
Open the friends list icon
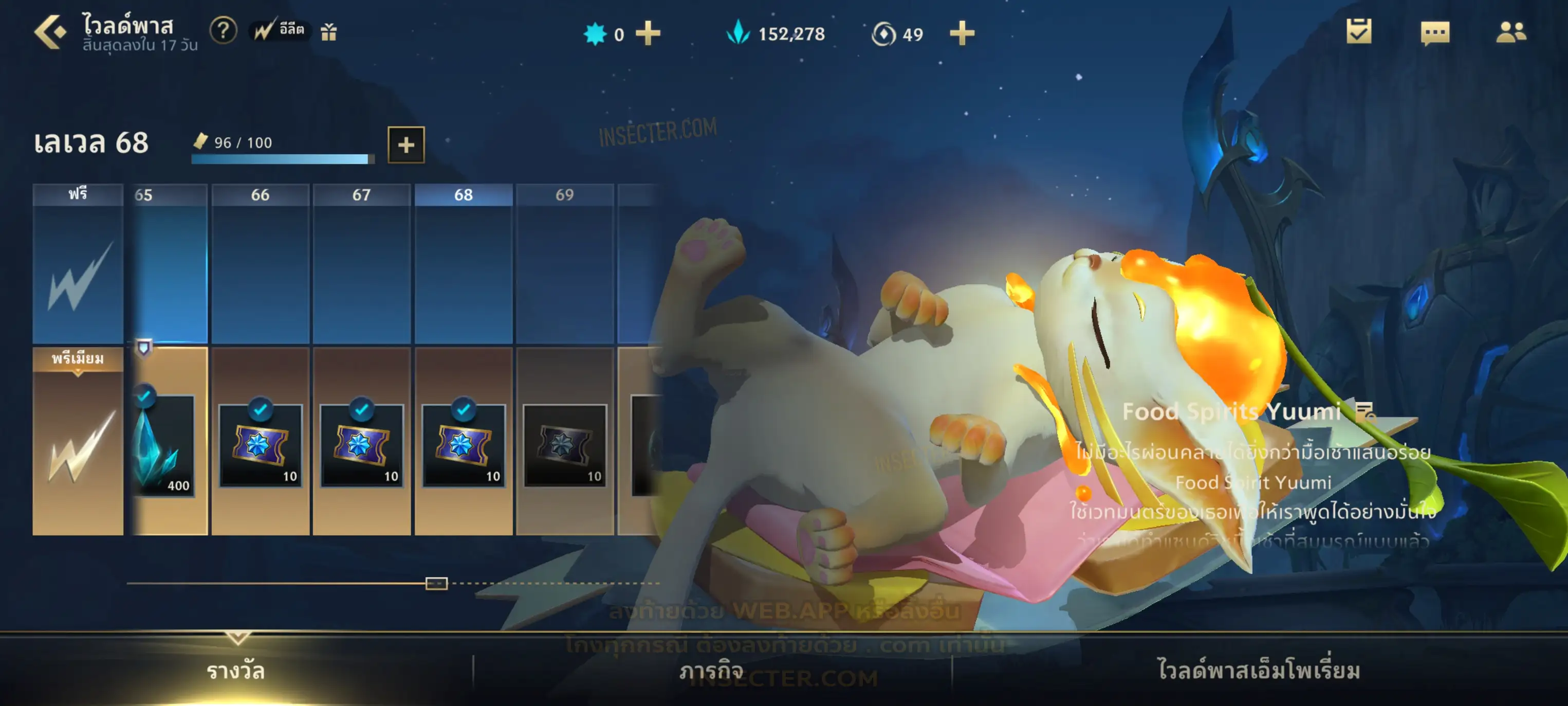1511,33
